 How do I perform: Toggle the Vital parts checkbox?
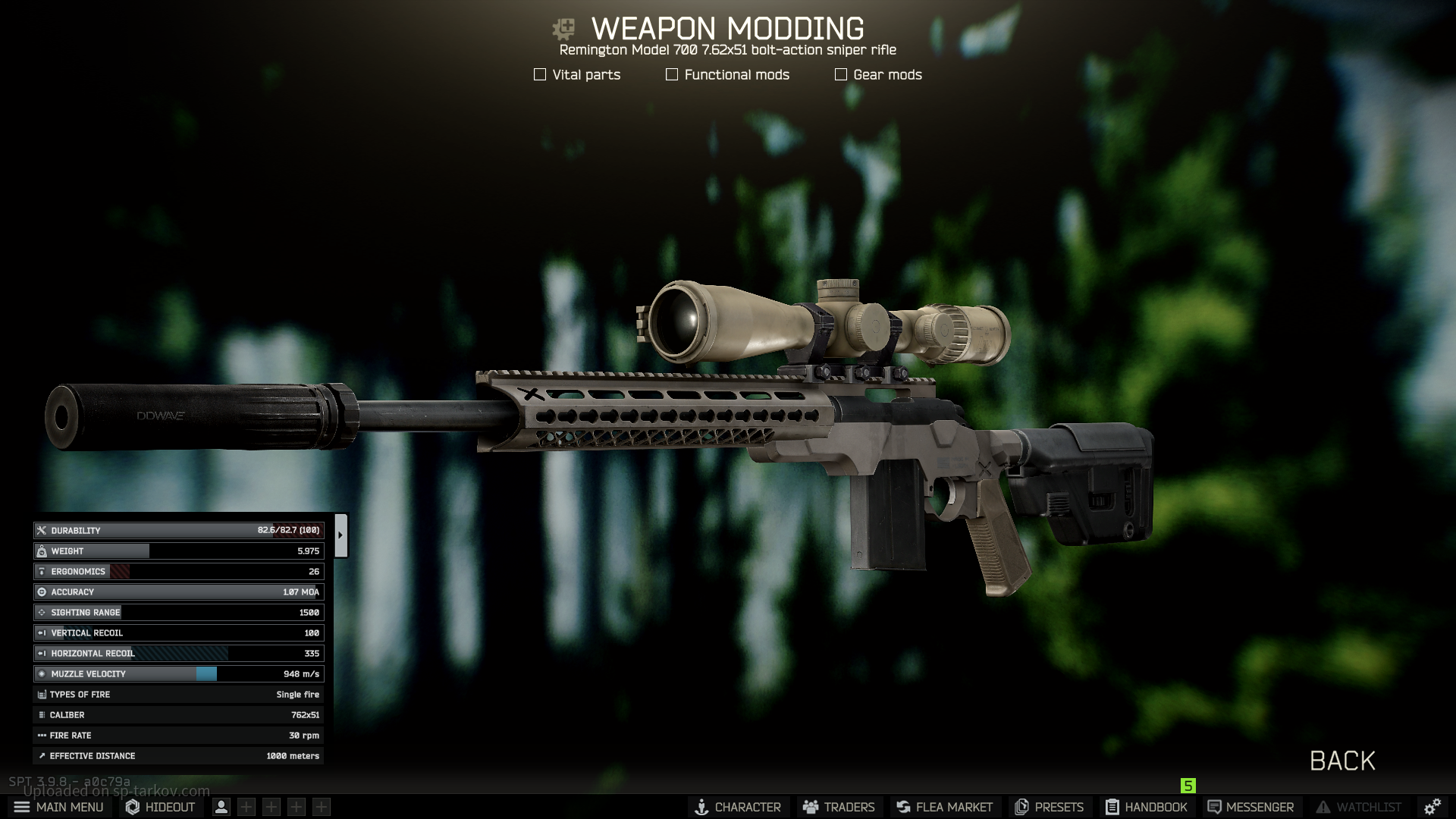click(540, 74)
